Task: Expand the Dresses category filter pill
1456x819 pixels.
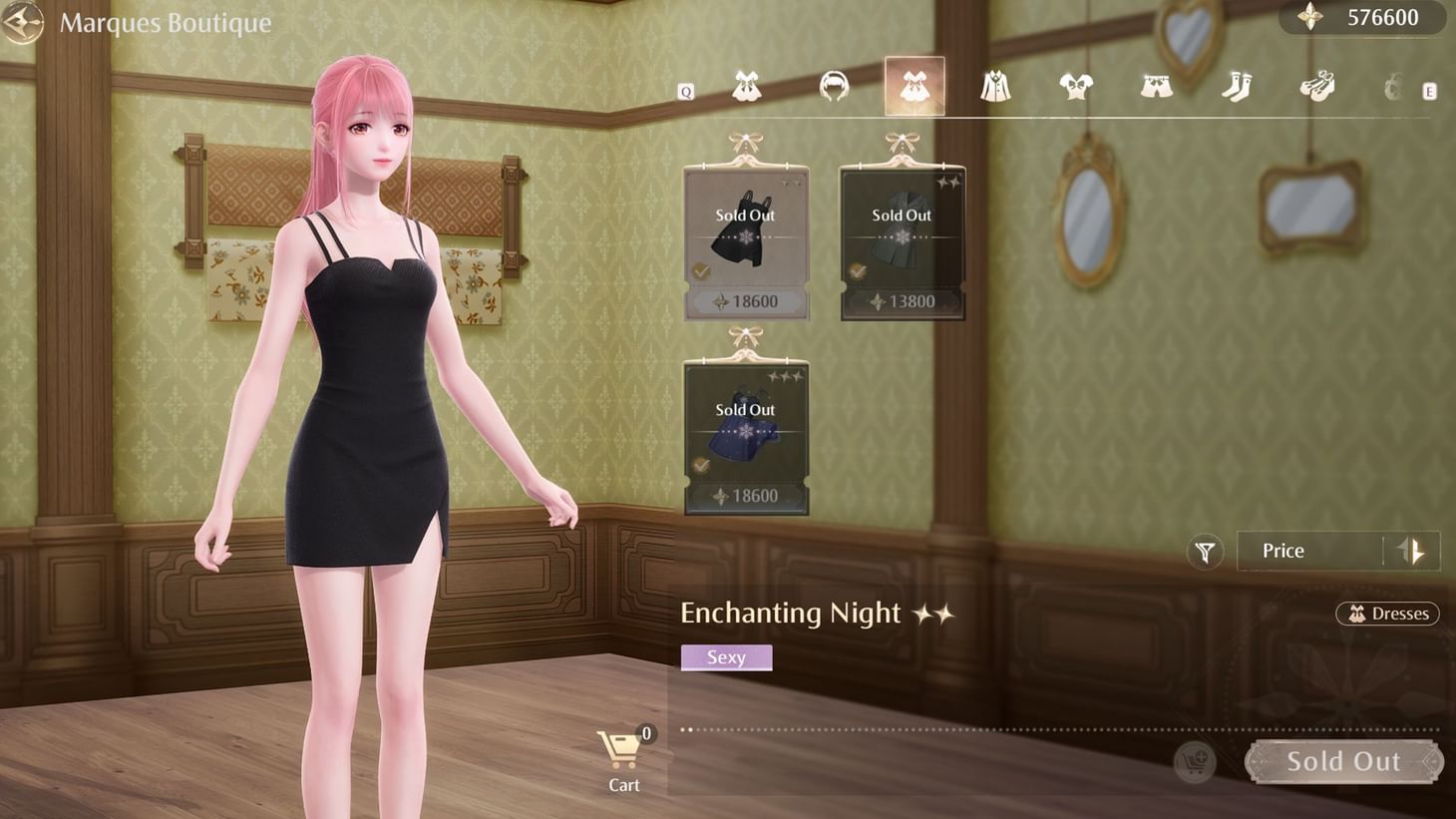Action: [x=1388, y=614]
